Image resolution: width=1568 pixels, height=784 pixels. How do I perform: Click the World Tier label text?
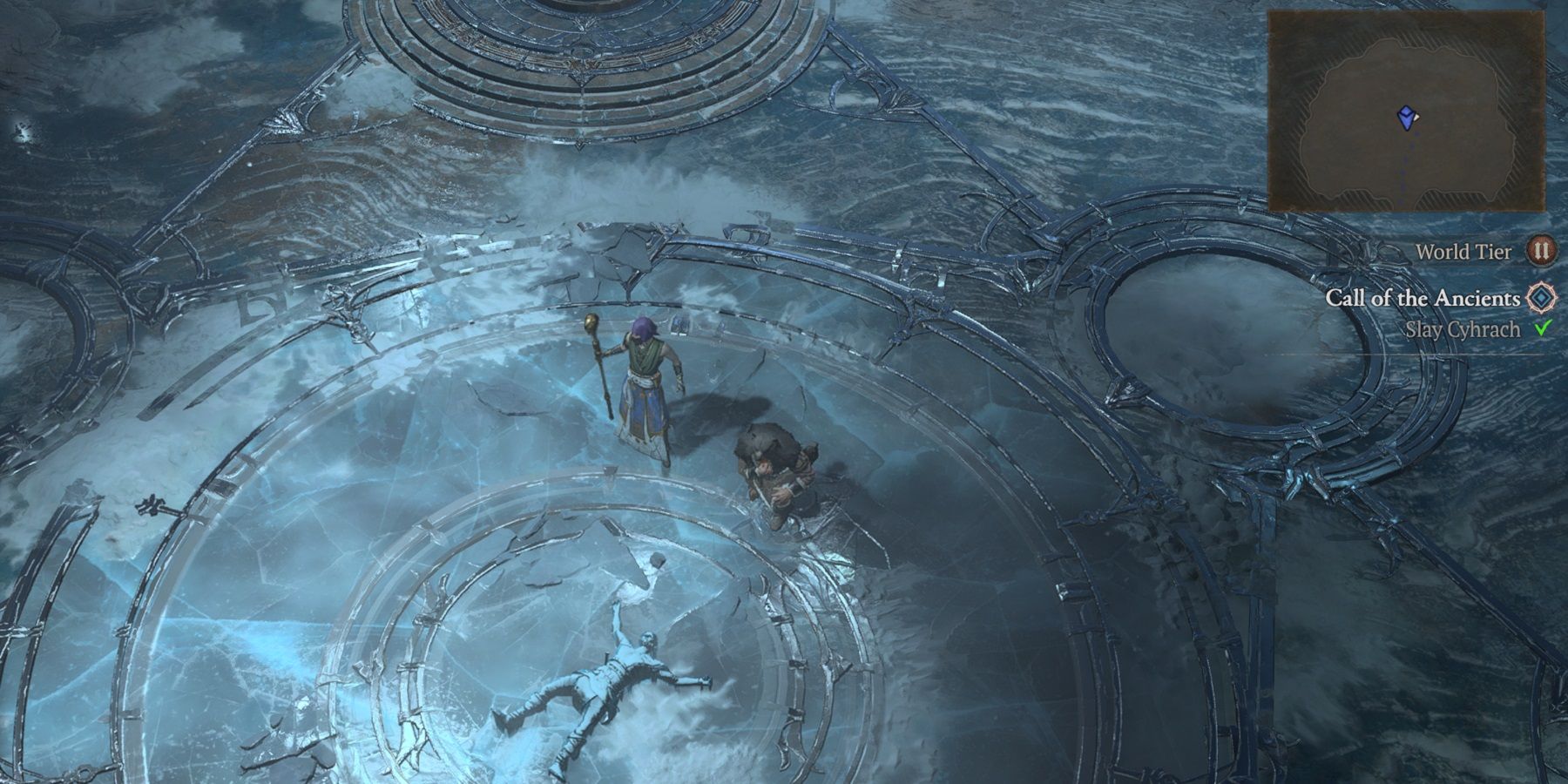pyautogui.click(x=1465, y=253)
